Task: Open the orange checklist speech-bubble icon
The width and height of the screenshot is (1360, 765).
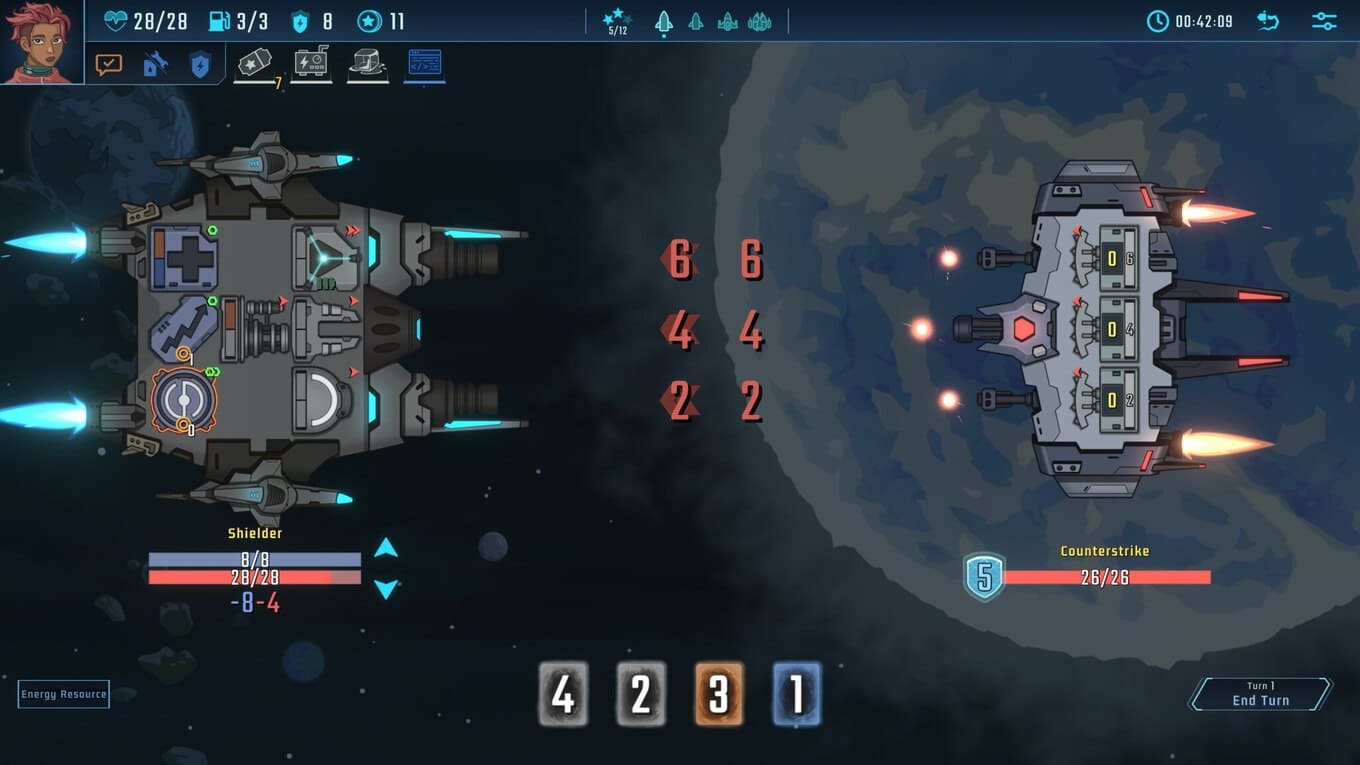Action: (x=108, y=65)
